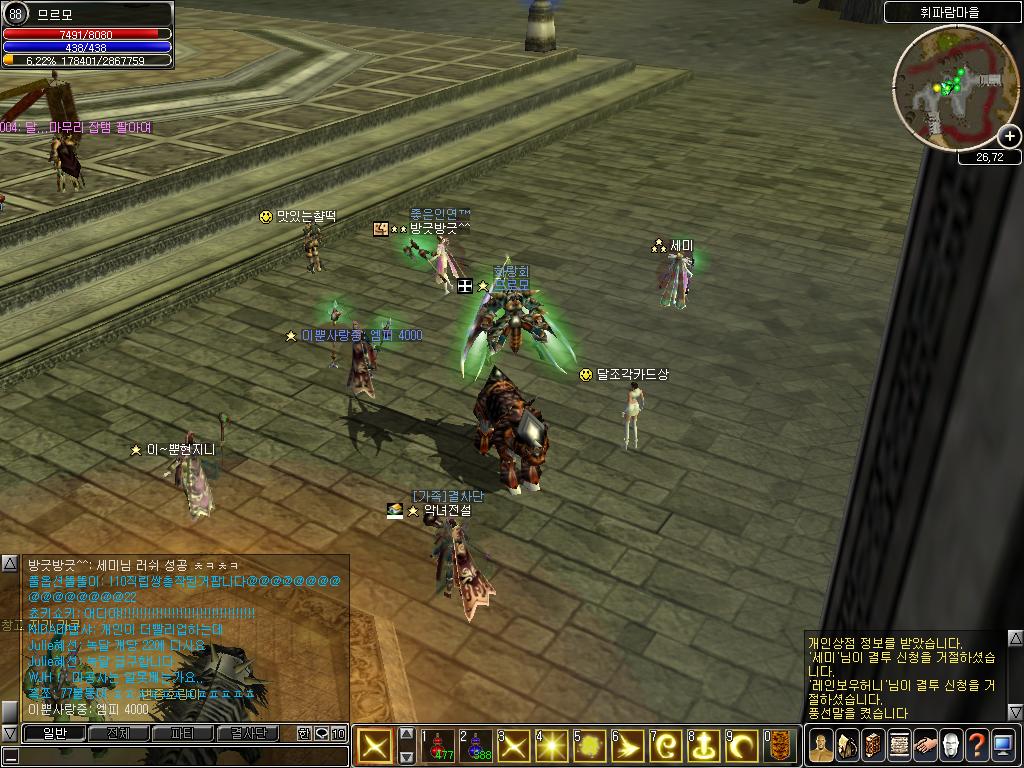Image resolution: width=1024 pixels, height=768 pixels.
Task: Open the system menu monitor icon
Action: click(x=1003, y=746)
